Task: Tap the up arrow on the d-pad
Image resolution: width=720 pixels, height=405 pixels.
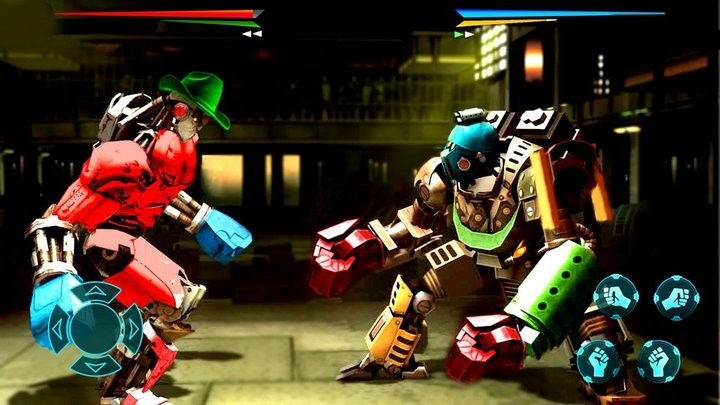Action: [x=94, y=291]
